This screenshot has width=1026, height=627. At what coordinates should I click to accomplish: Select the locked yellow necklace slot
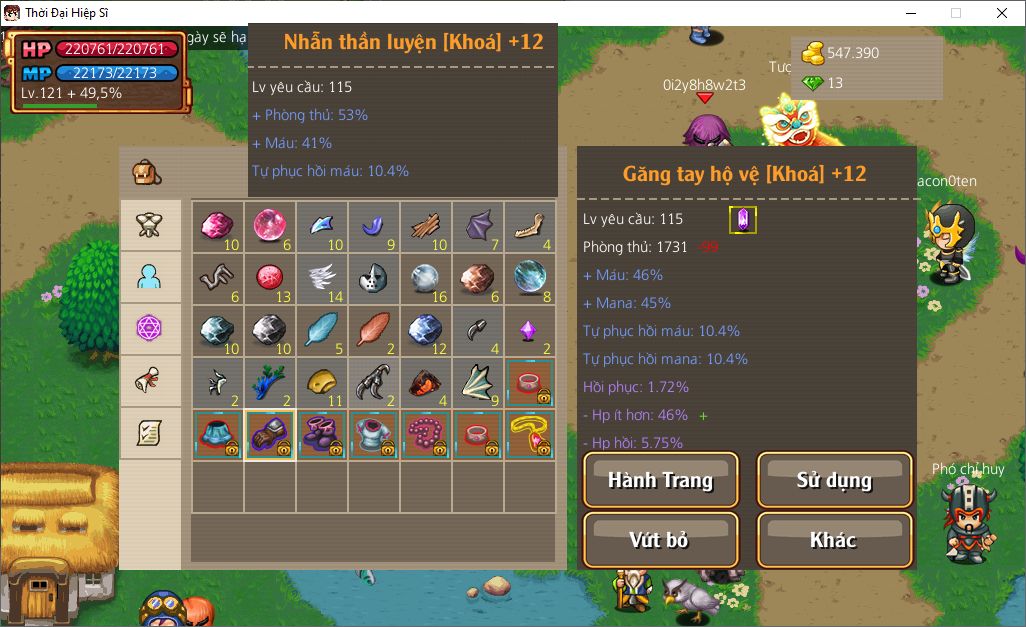pyautogui.click(x=530, y=435)
